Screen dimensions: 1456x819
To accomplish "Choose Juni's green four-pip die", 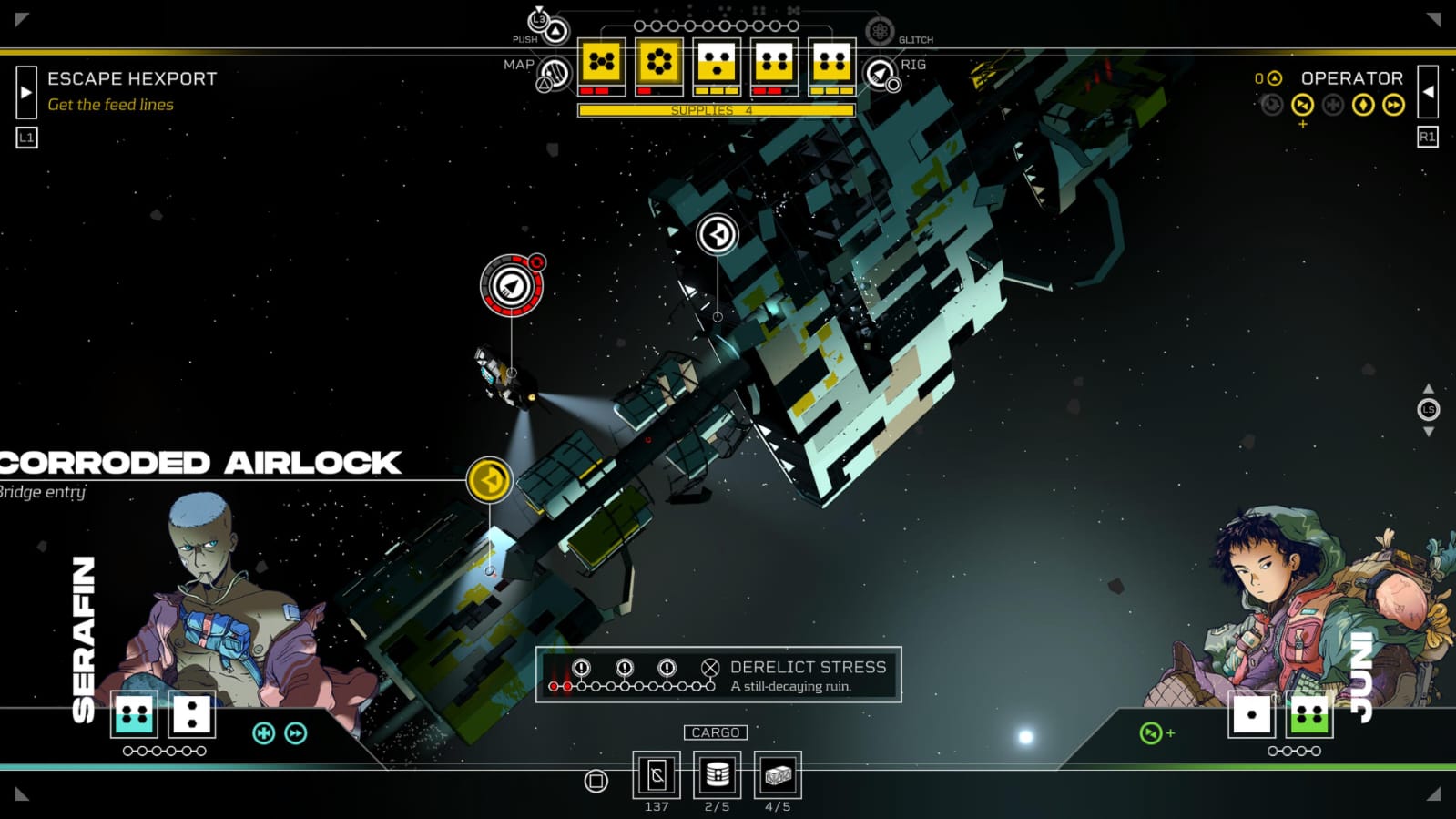I will click(x=1309, y=714).
